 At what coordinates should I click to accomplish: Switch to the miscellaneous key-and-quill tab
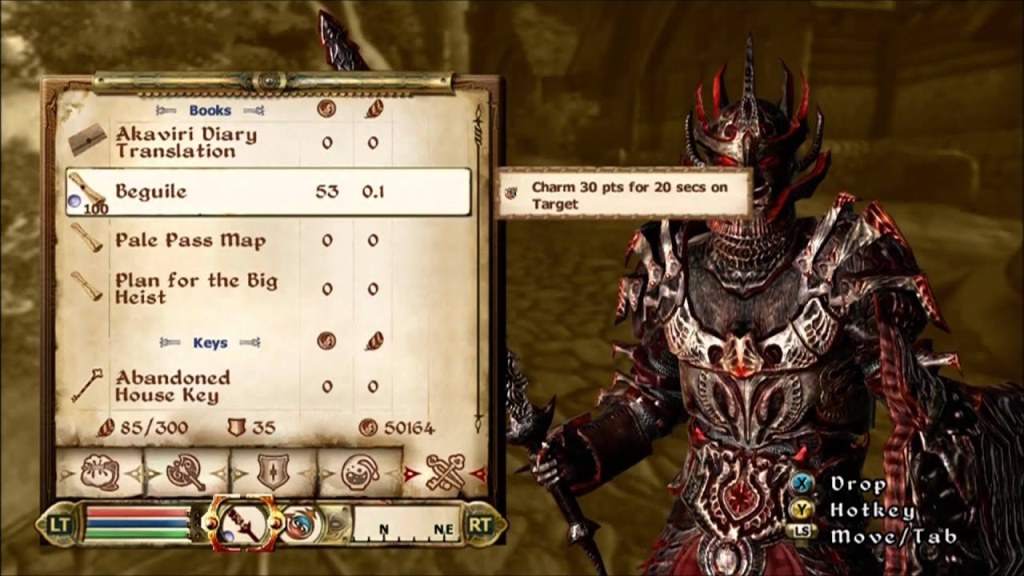pyautogui.click(x=445, y=470)
